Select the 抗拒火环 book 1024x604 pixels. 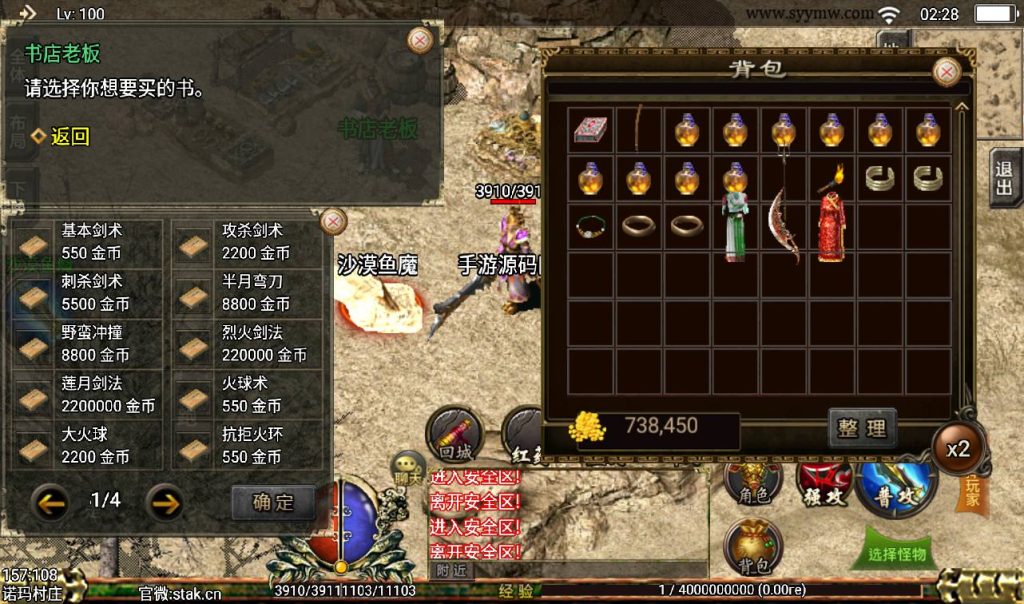[x=247, y=445]
